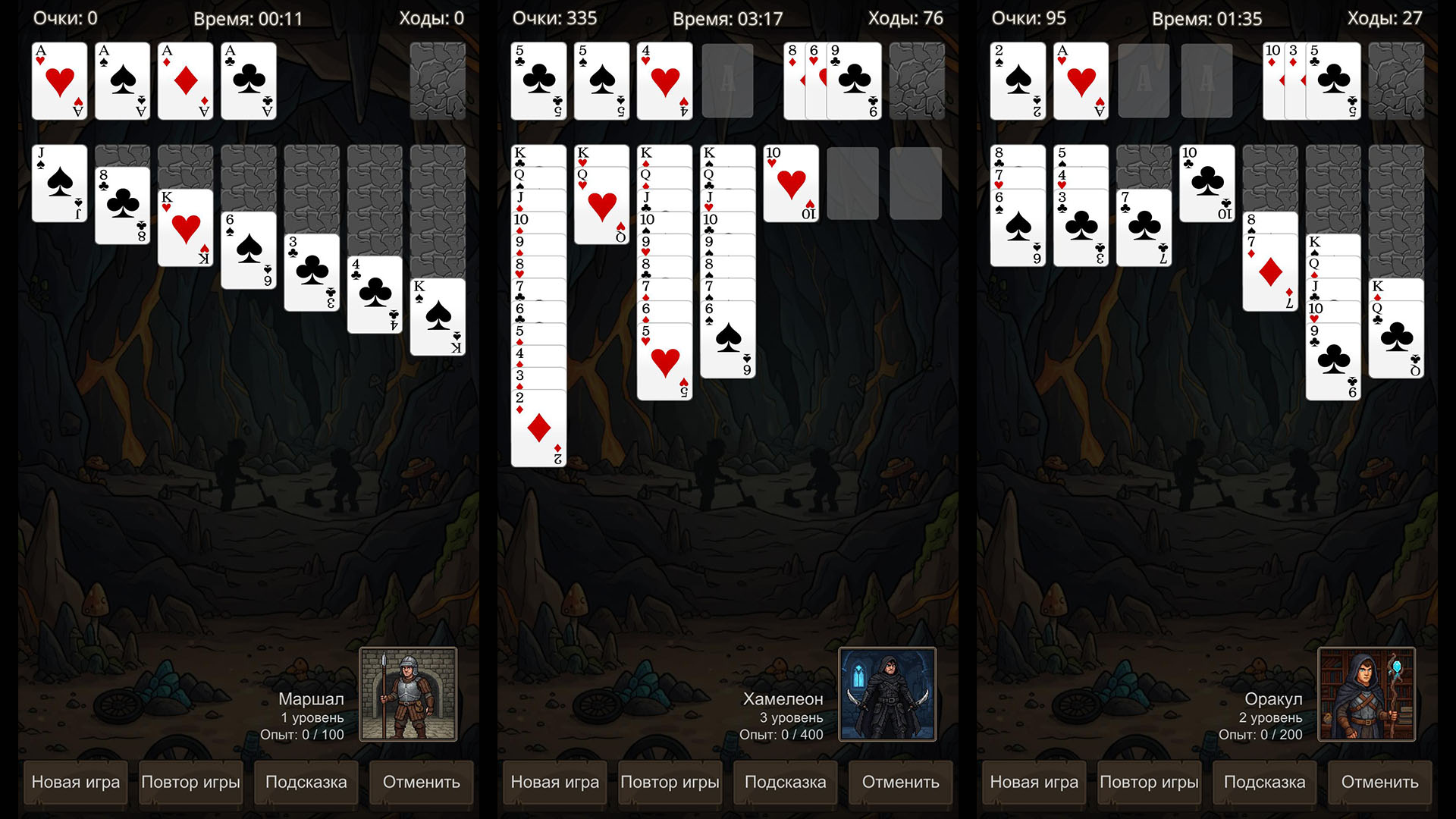Select the nine of clubs on the waste pile

coord(855,81)
